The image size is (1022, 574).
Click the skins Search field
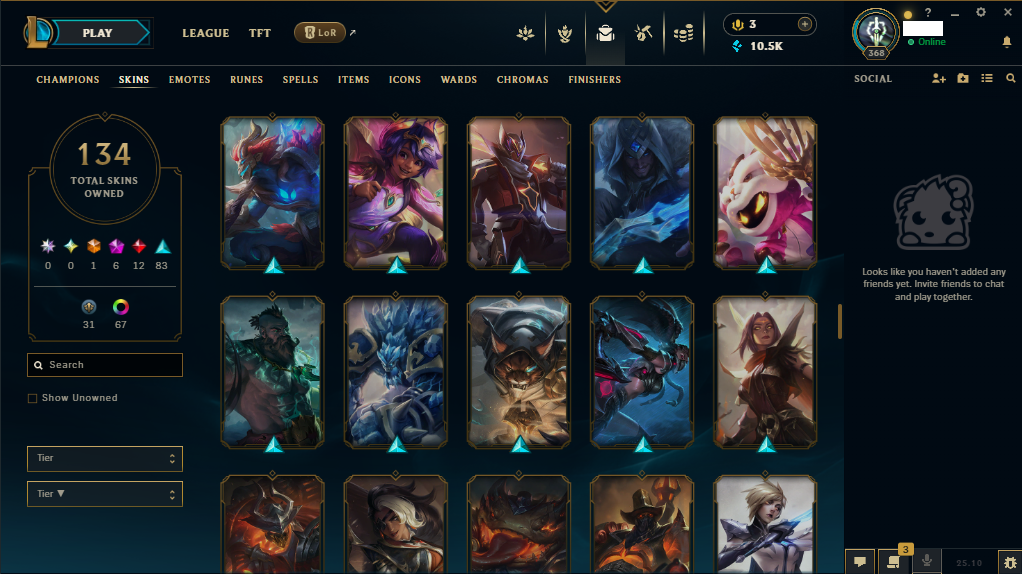click(x=105, y=365)
